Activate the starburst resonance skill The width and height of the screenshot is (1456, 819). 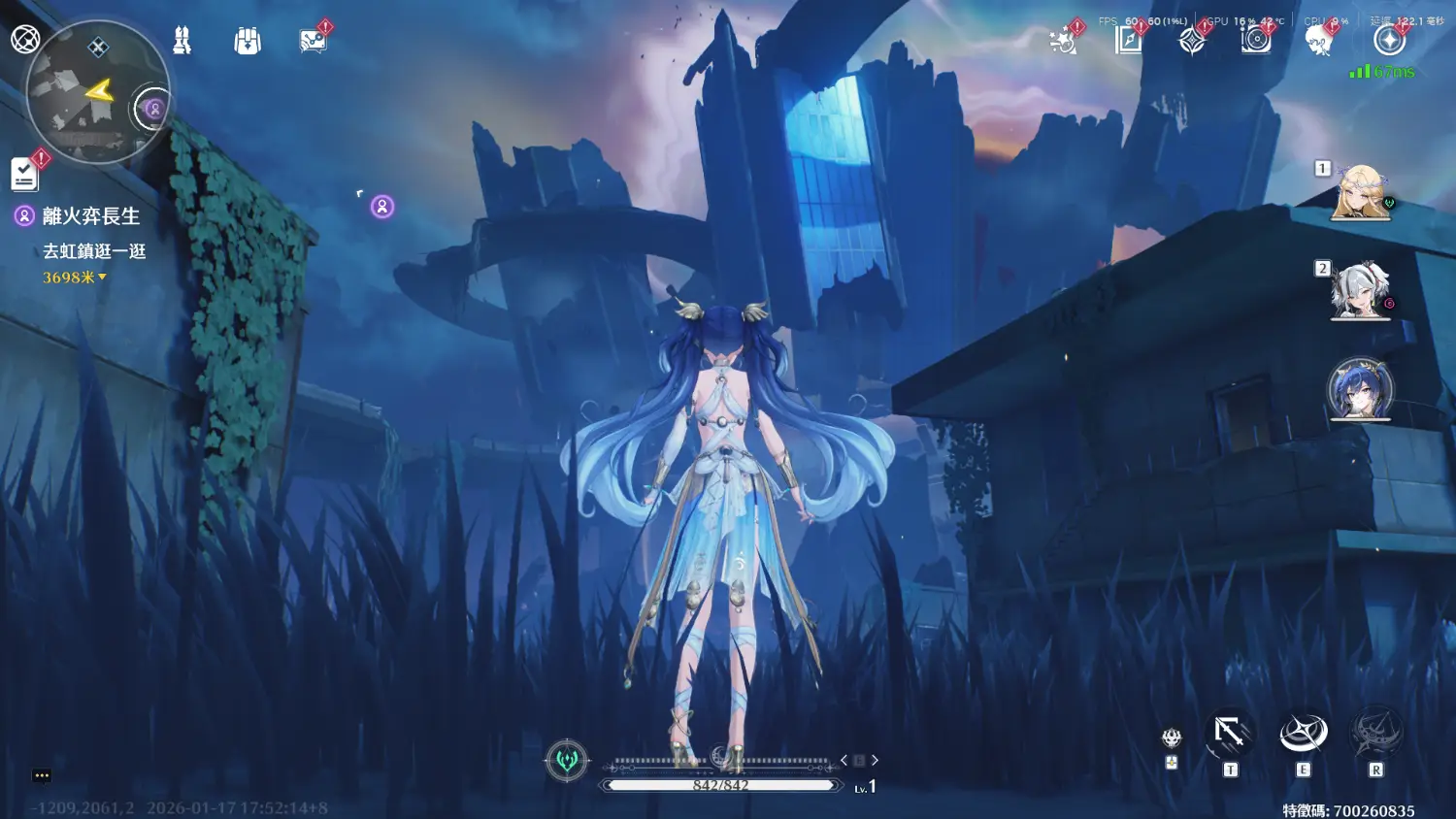1303,735
